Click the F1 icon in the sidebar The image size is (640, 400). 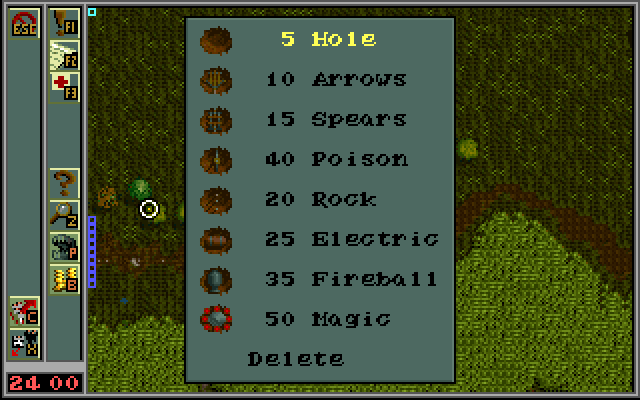point(65,22)
